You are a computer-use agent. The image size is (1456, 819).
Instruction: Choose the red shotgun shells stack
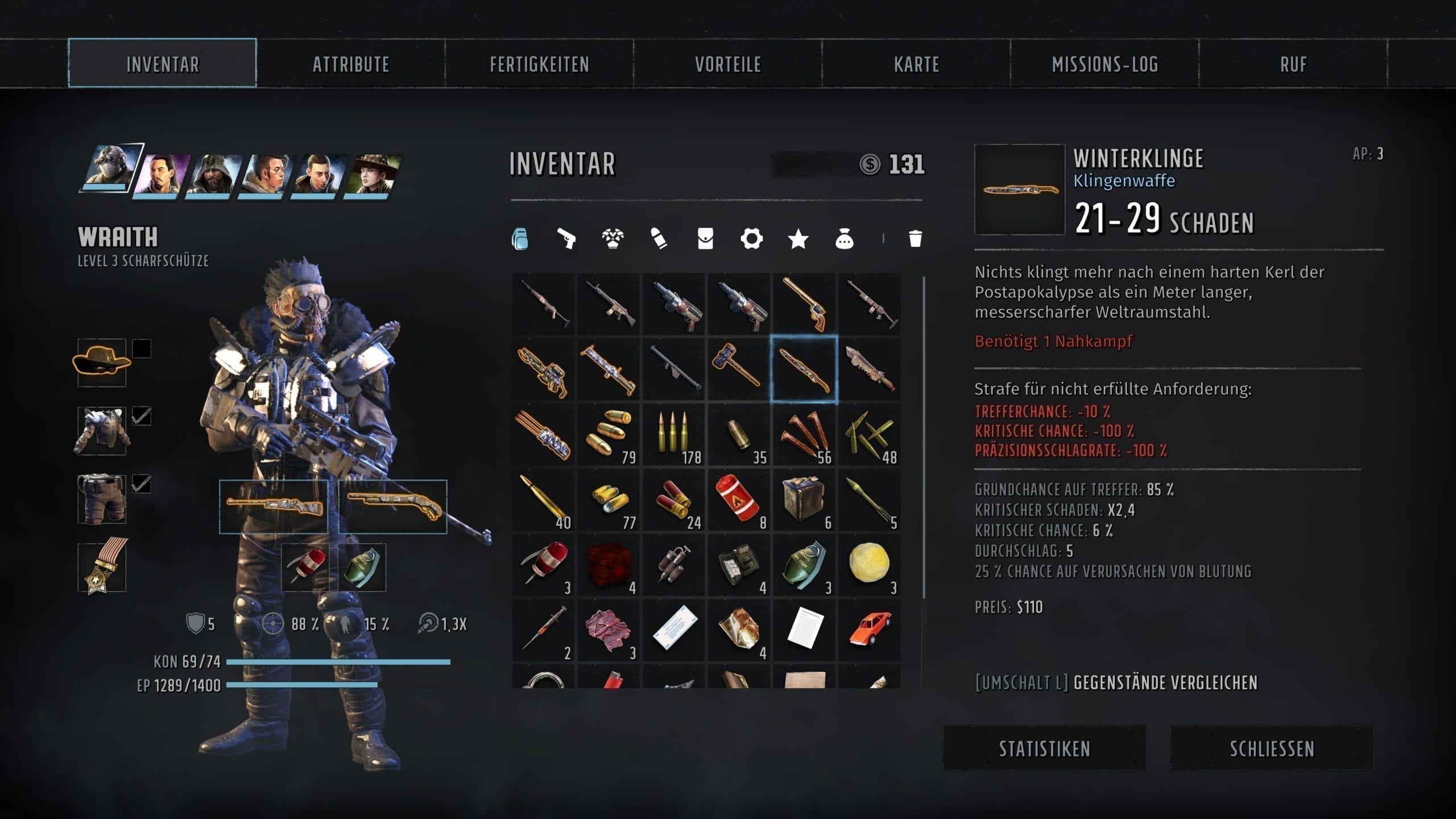click(673, 500)
